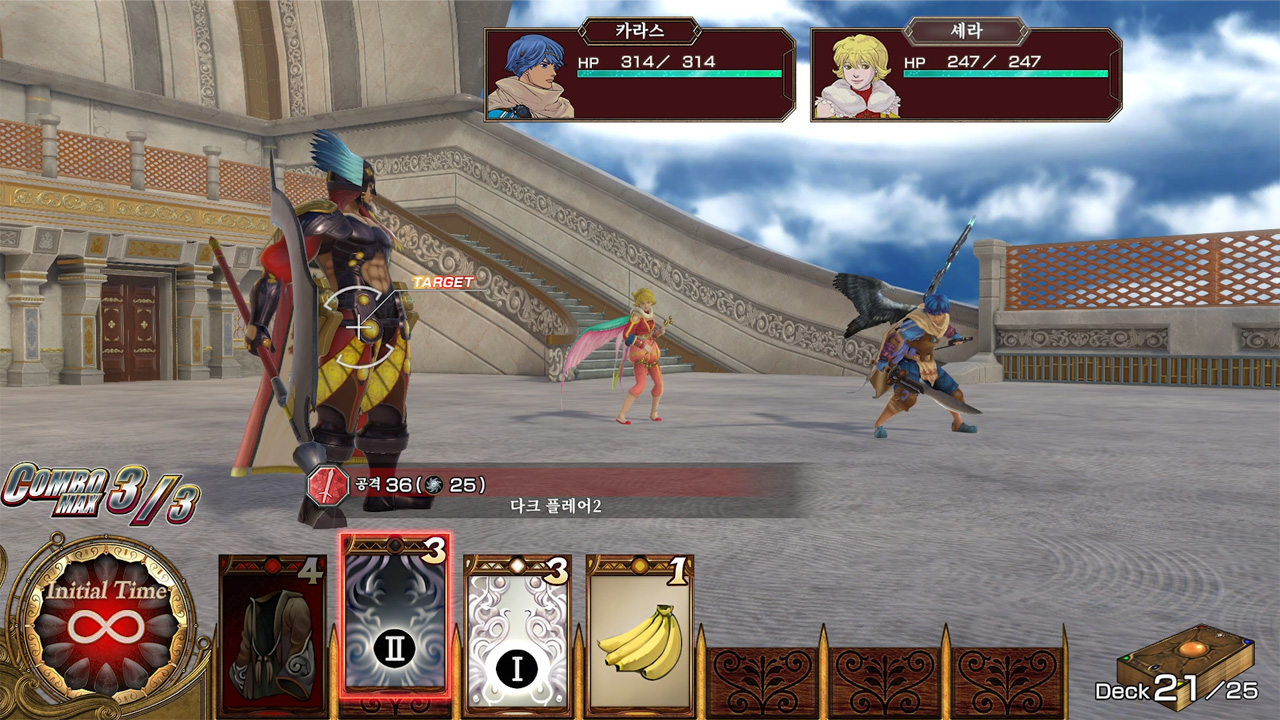Play the banana item card
This screenshot has width=1280, height=720.
[640, 630]
